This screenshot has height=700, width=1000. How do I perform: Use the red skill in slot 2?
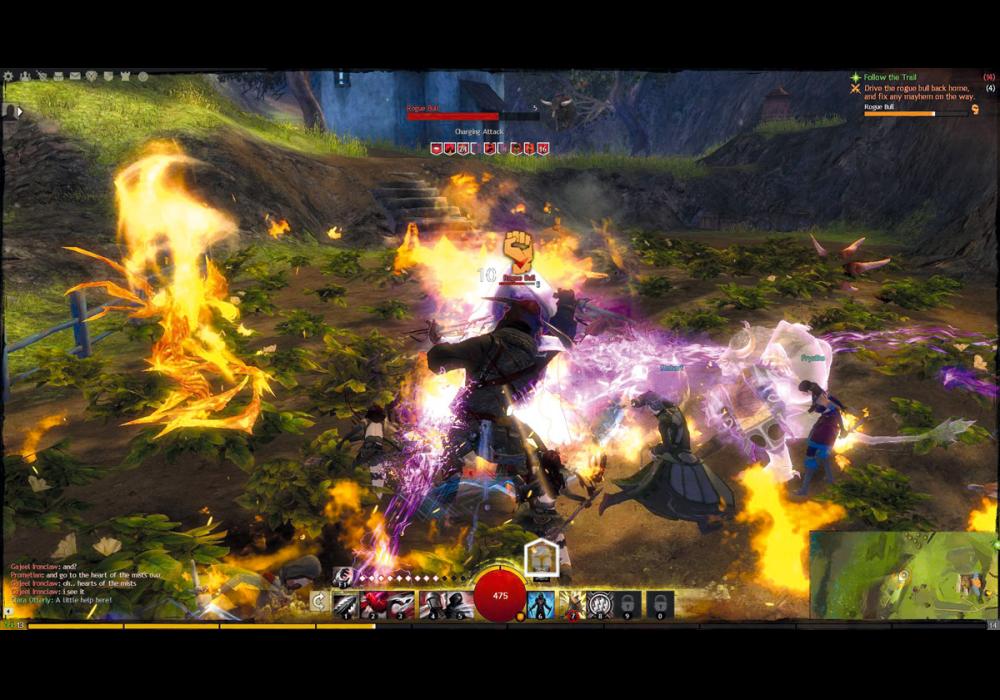(373, 604)
